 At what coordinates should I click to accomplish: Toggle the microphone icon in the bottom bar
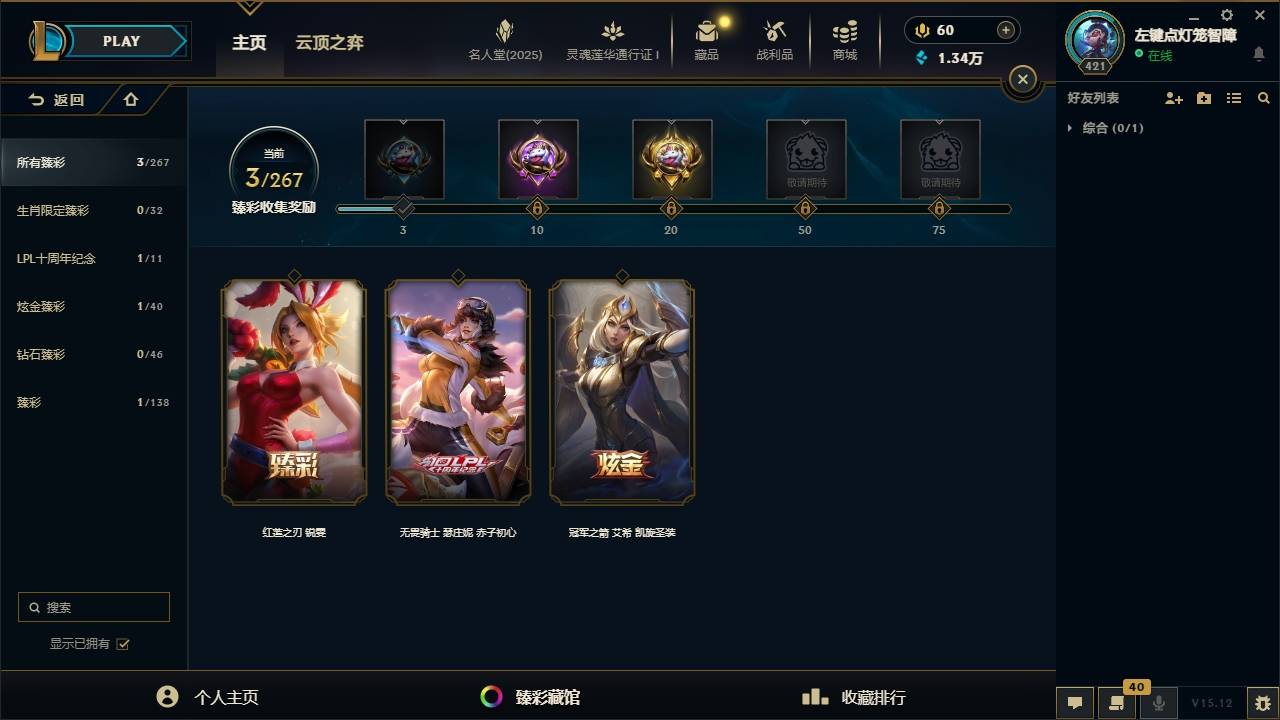pyautogui.click(x=1159, y=704)
